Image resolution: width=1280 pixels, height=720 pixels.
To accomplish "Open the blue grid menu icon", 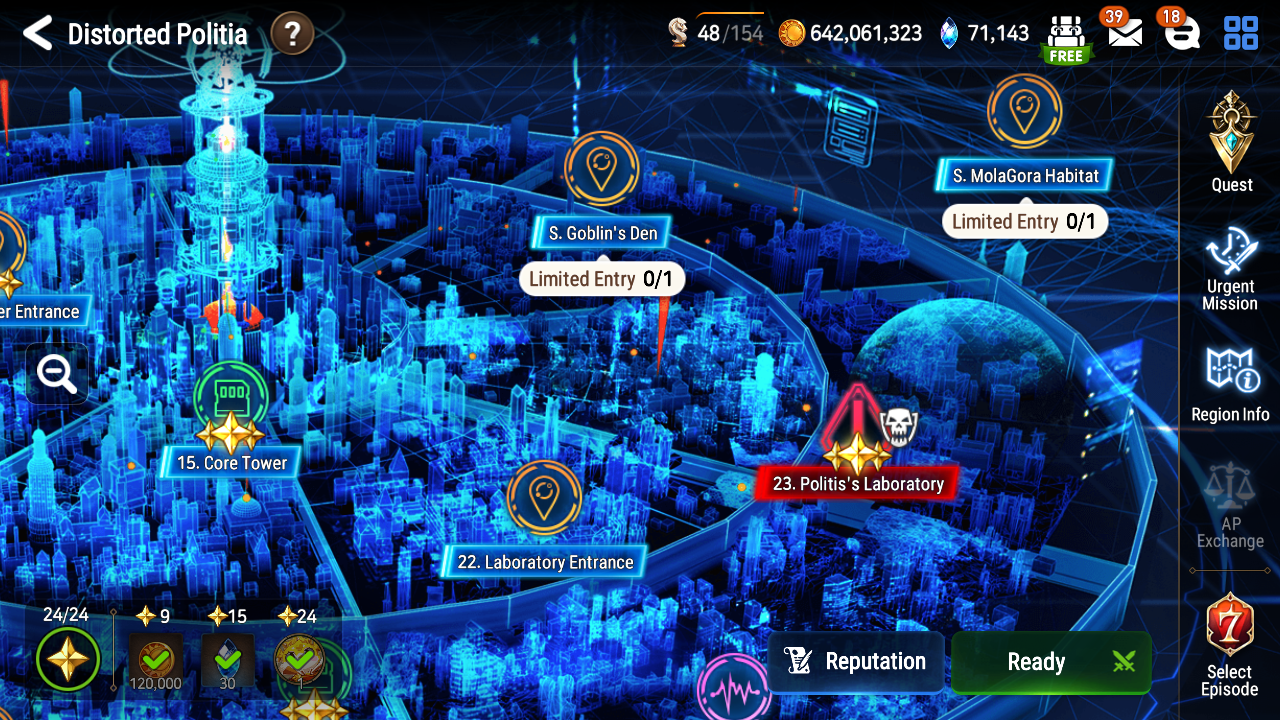I will 1241,31.
